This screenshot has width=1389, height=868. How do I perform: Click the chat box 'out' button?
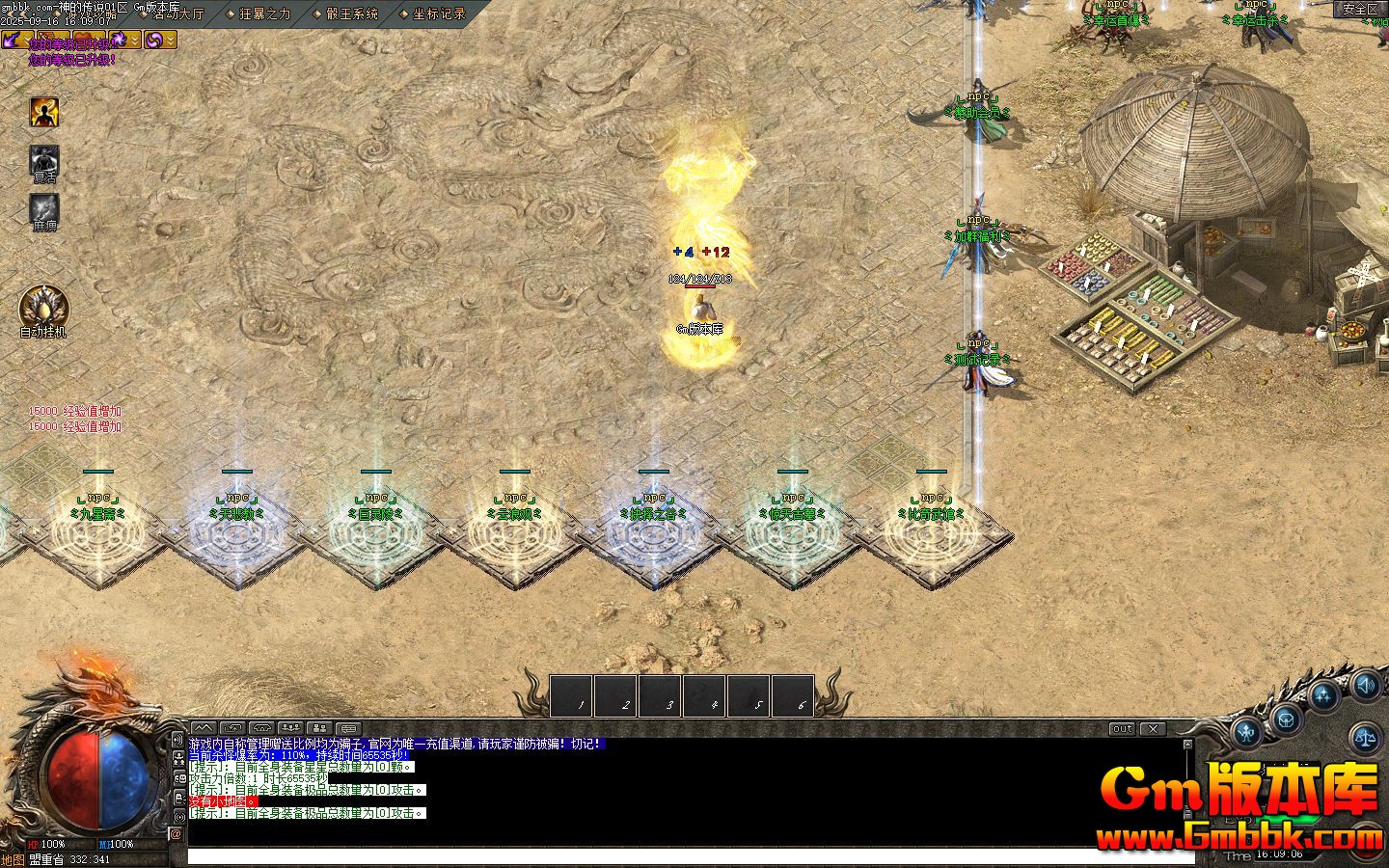1122,729
